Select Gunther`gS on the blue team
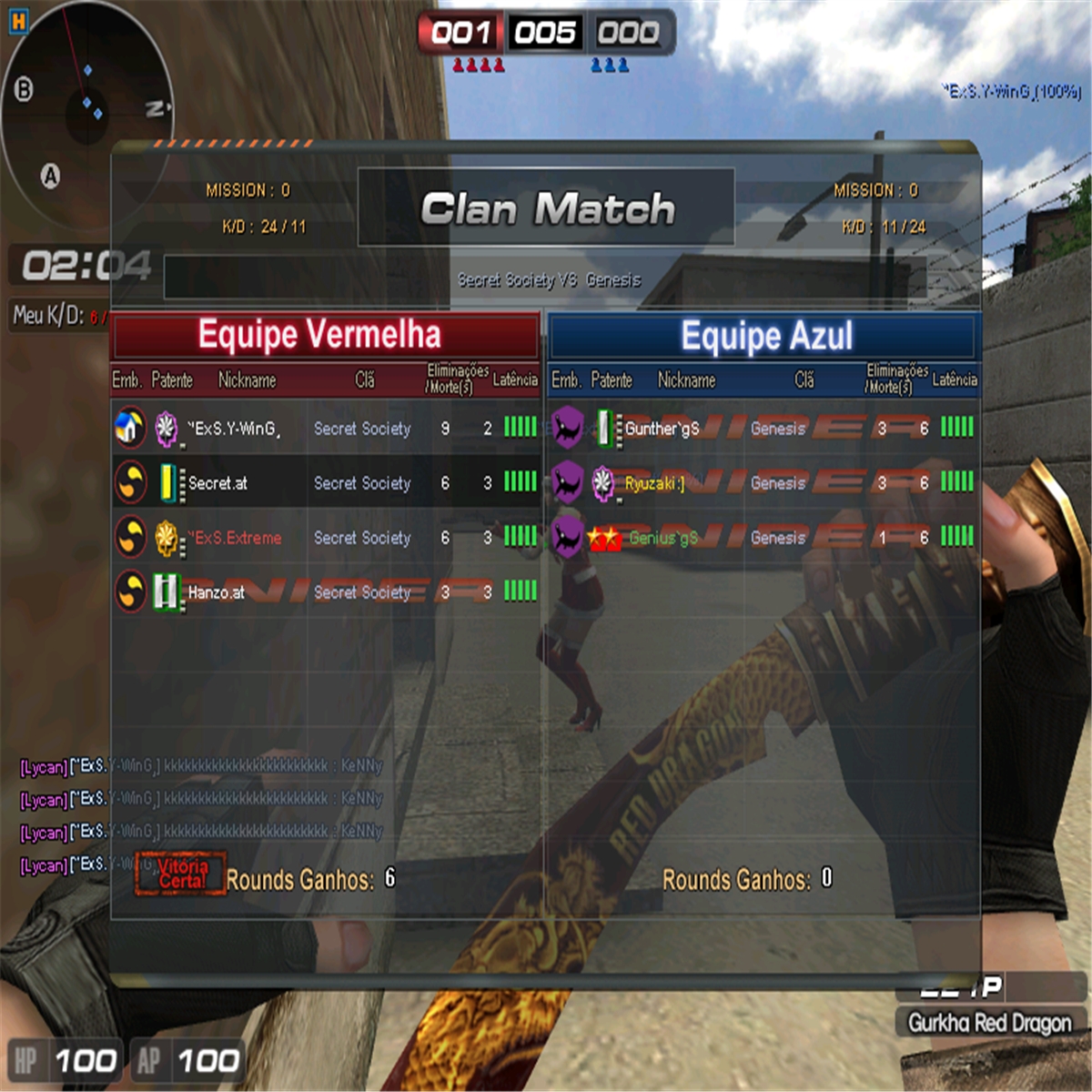The width and height of the screenshot is (1092, 1092). click(763, 428)
